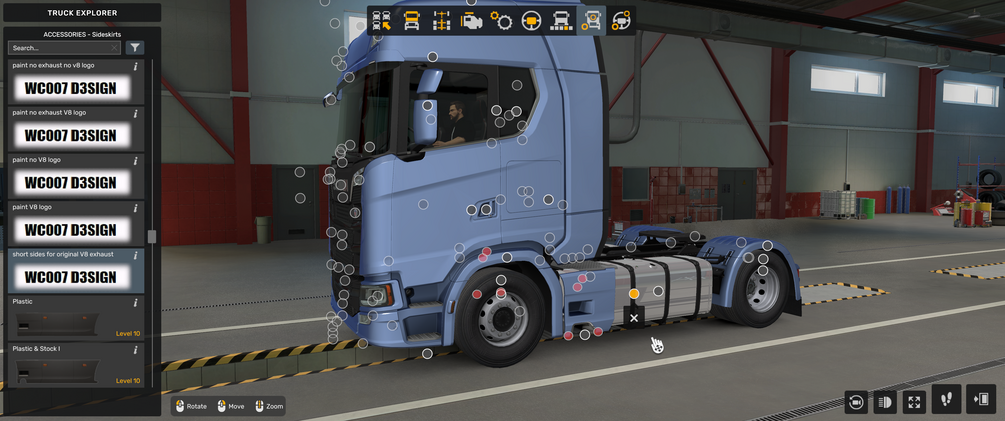Toggle the truck headlights button
Viewport: 1005px width, 421px height.
[x=885, y=401]
